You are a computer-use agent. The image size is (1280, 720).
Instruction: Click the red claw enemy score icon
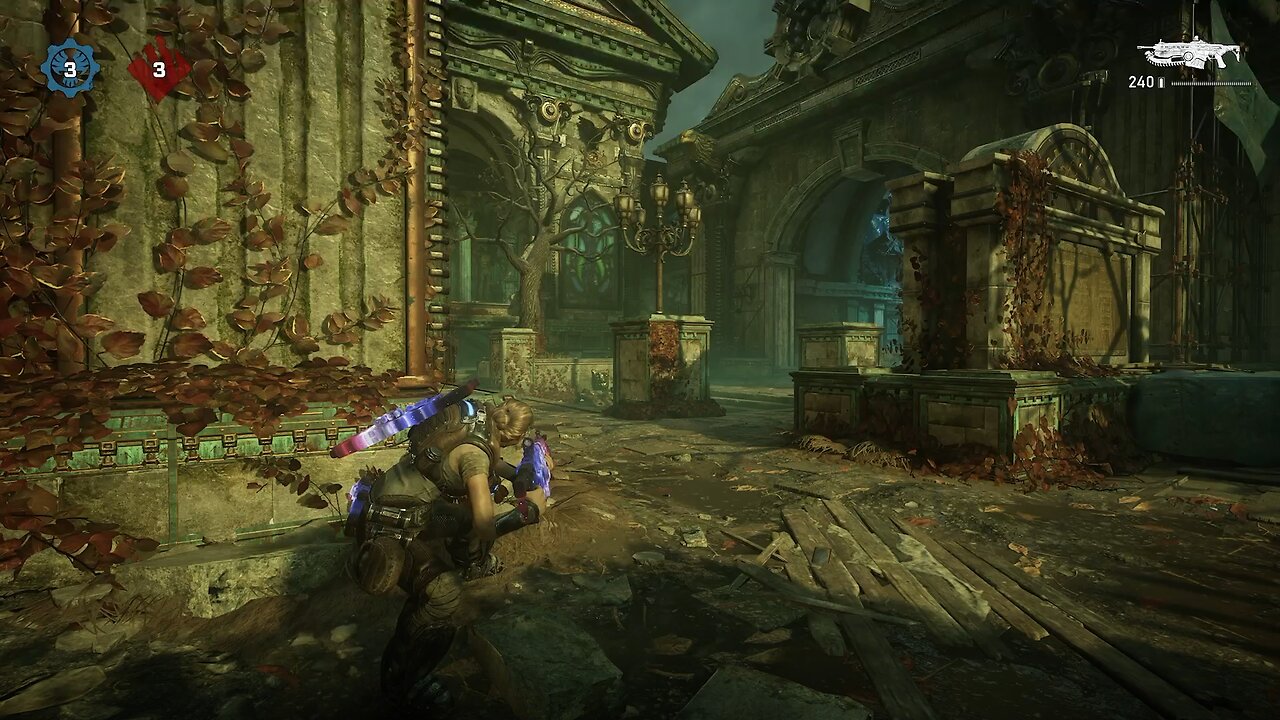[x=158, y=68]
